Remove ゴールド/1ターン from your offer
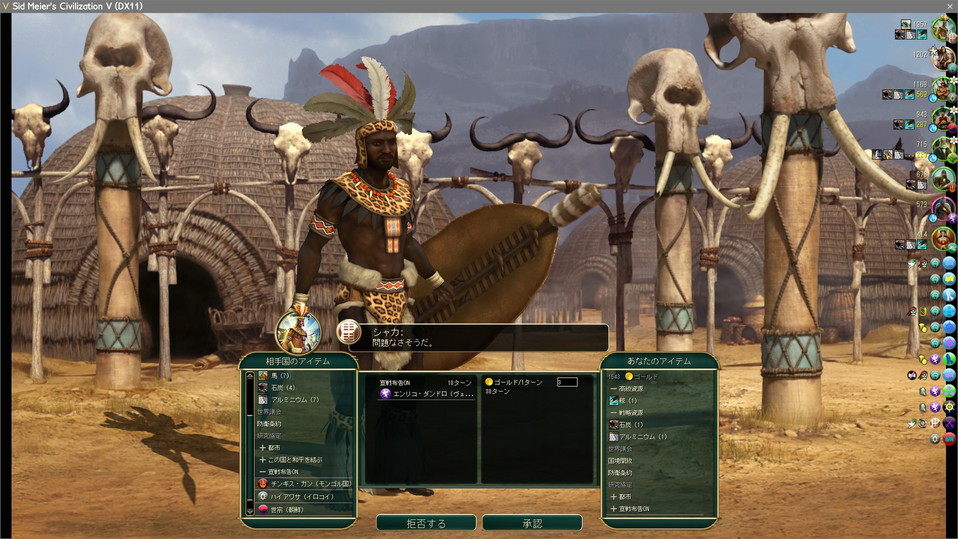The image size is (958, 539). (517, 382)
